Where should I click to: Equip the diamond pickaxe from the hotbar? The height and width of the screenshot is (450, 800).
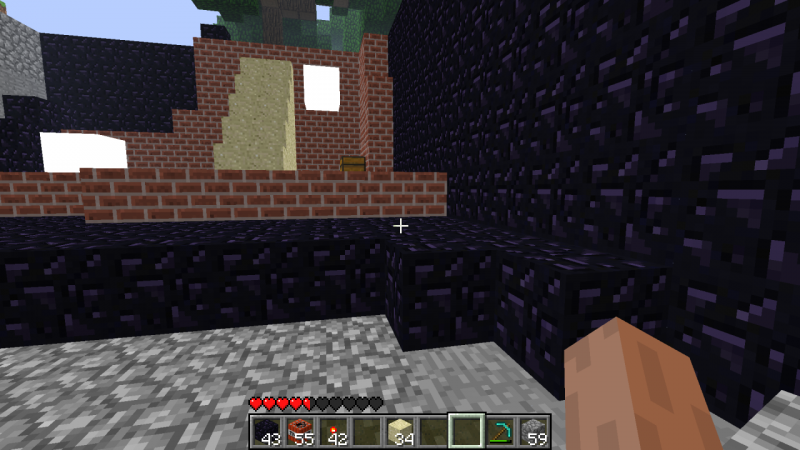coord(499,431)
